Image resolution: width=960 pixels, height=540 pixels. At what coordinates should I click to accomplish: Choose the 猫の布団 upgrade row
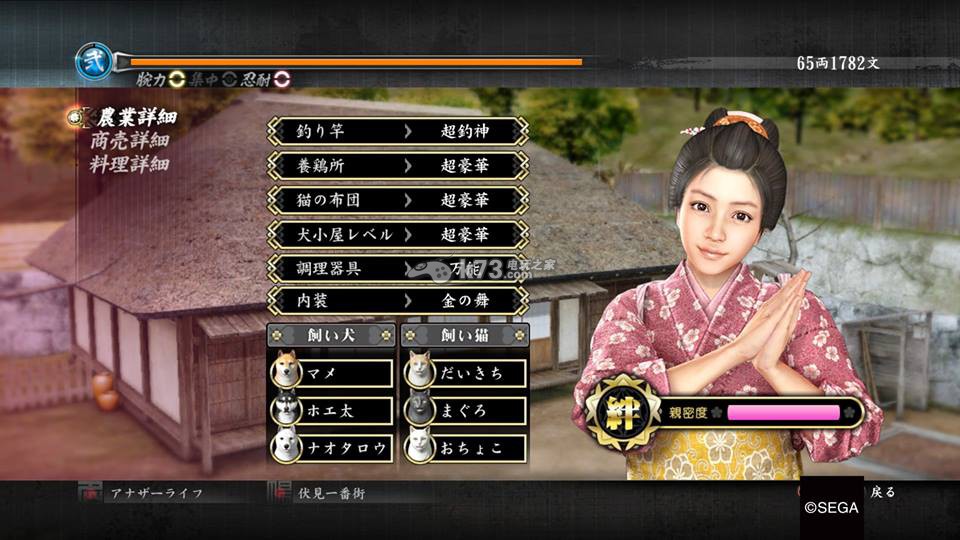pos(397,199)
